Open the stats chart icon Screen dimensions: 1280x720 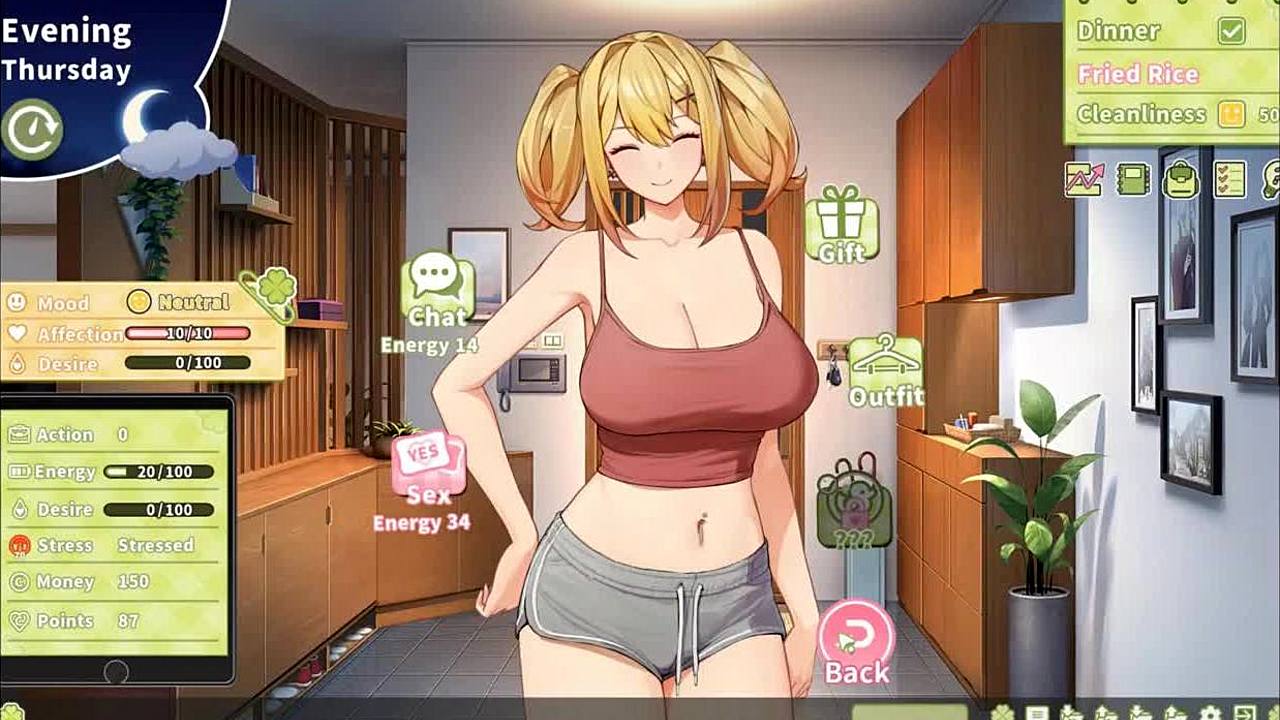[x=1084, y=179]
